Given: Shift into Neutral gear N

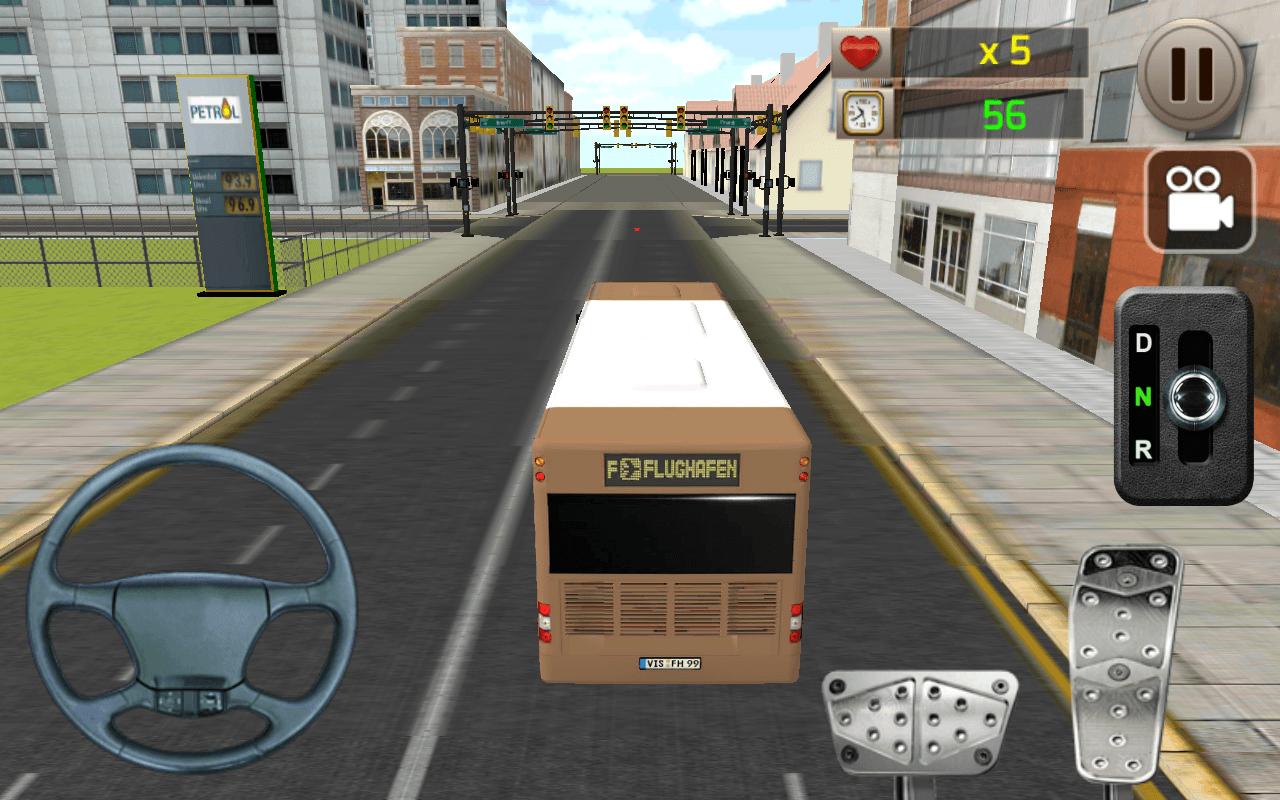Looking at the screenshot, I should (x=1144, y=399).
